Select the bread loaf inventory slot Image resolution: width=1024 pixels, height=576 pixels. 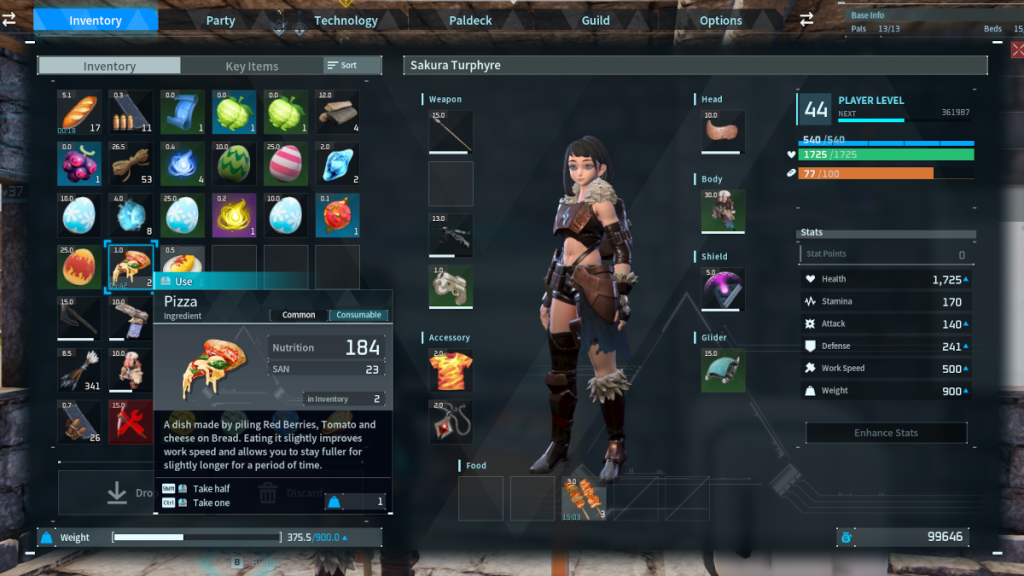click(80, 111)
